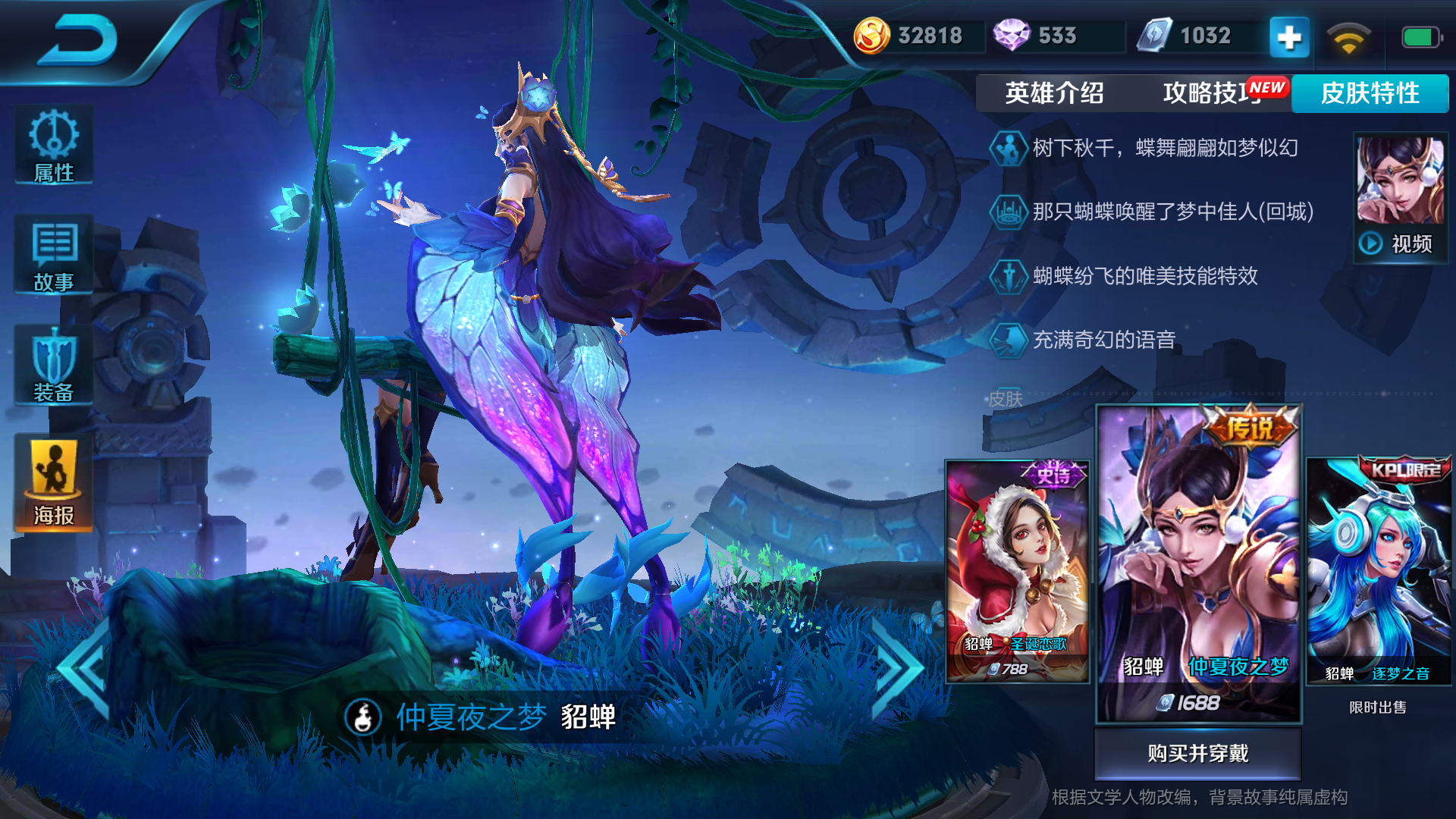1456x819 pixels.
Task: Click the diamond currency icon
Action: (x=1012, y=34)
